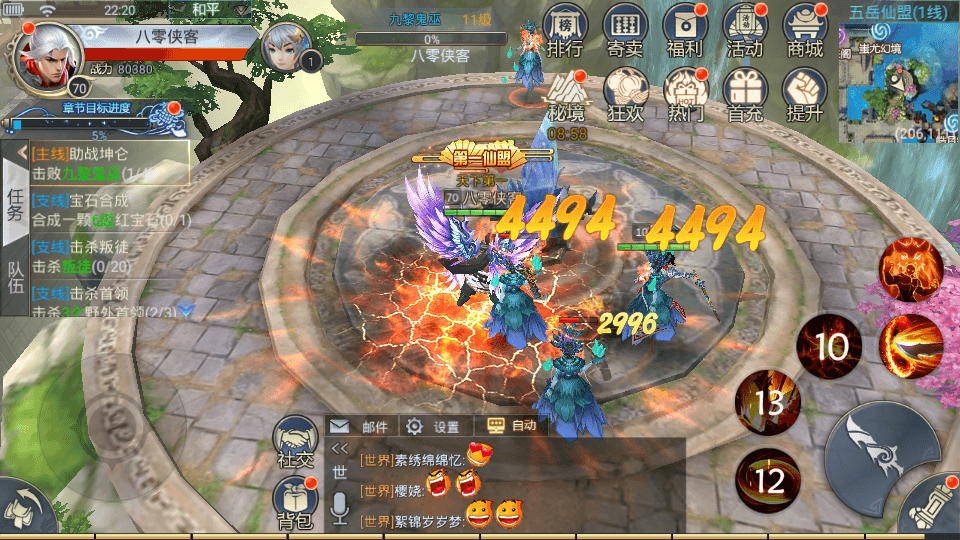The image size is (960, 540).
Task: Open the 提升 power-up menu
Action: (x=805, y=94)
